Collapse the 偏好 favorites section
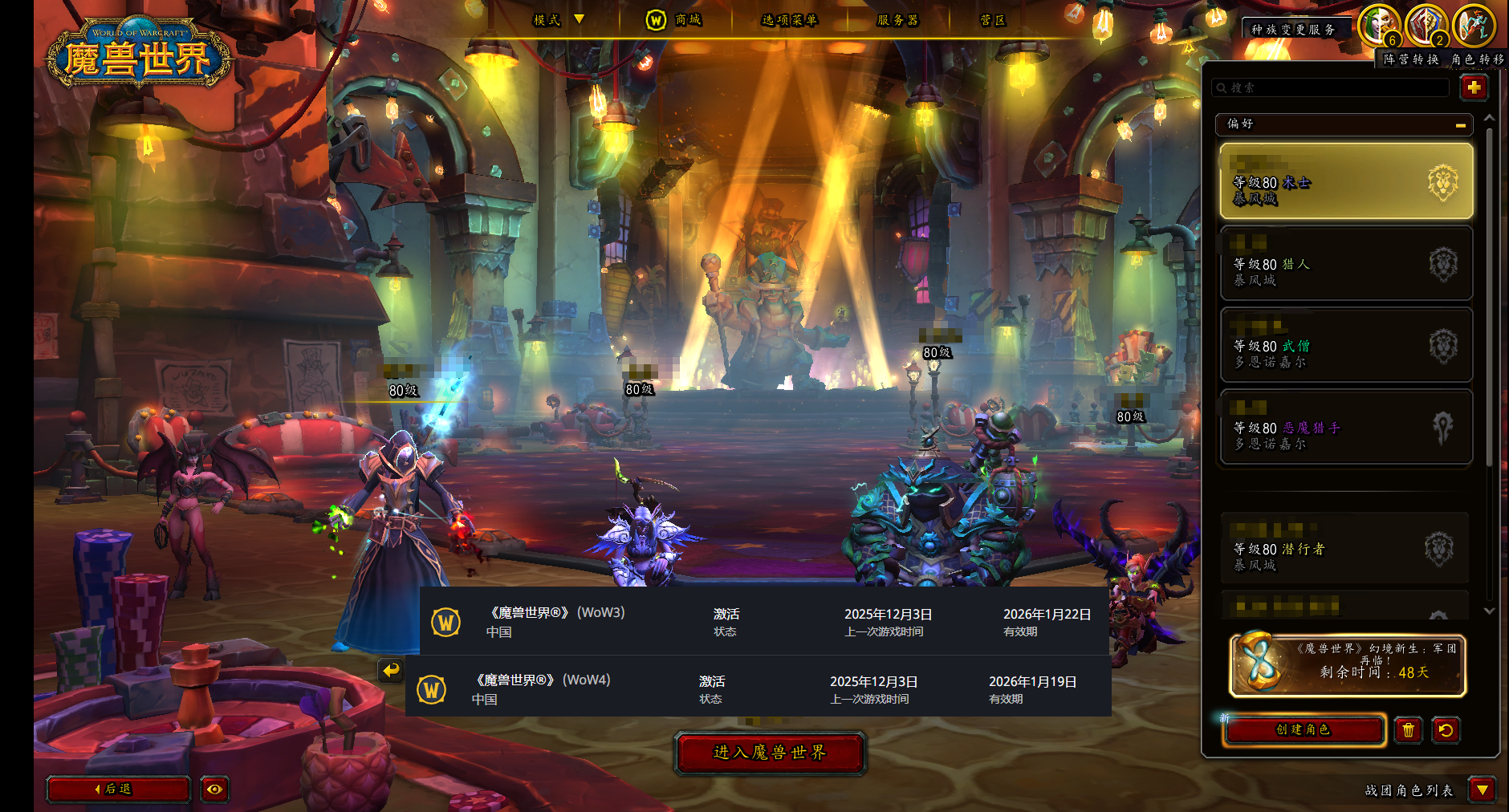This screenshot has height=812, width=1509. [x=1460, y=124]
